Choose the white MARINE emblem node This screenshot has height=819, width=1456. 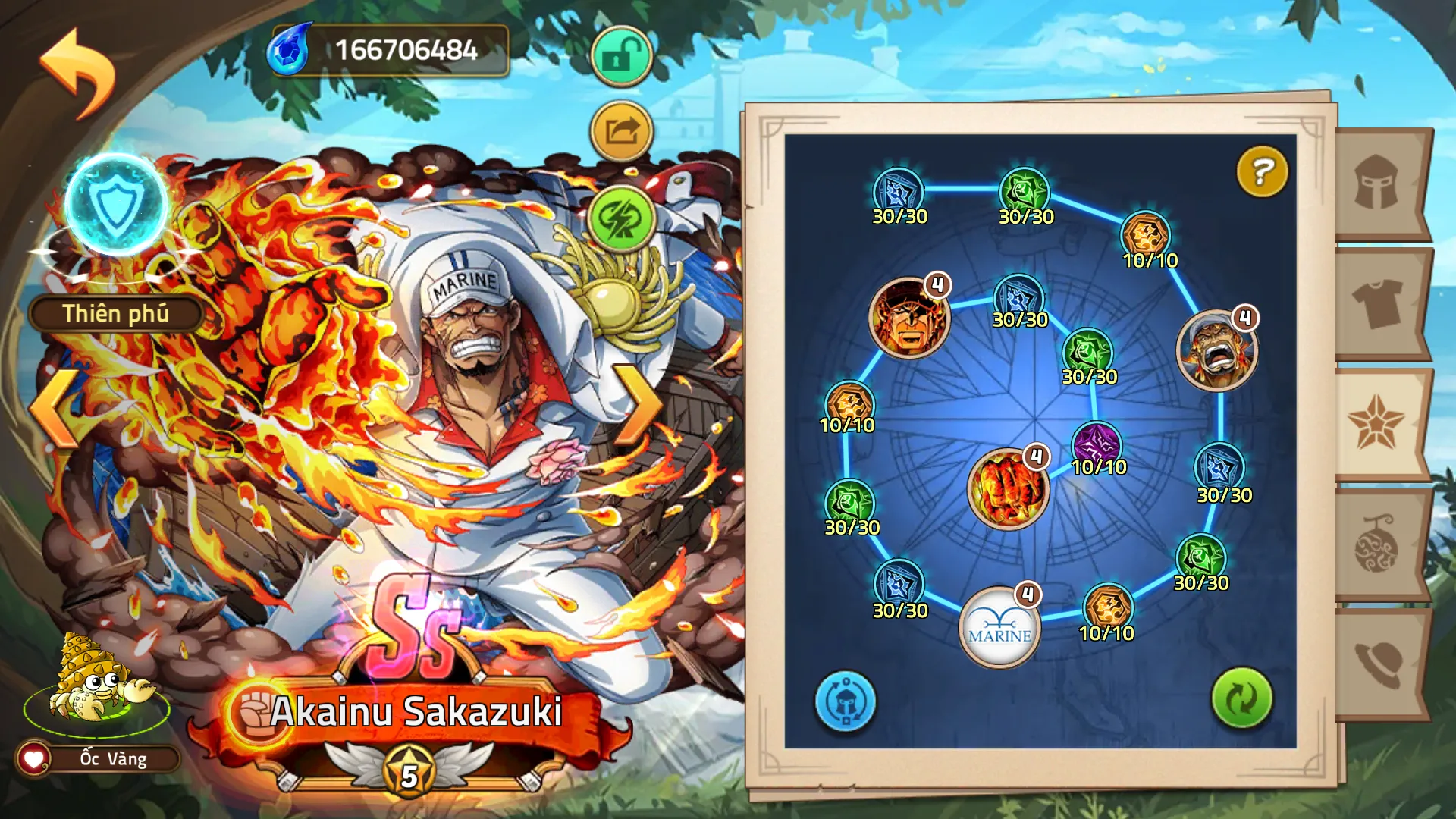pos(999,627)
